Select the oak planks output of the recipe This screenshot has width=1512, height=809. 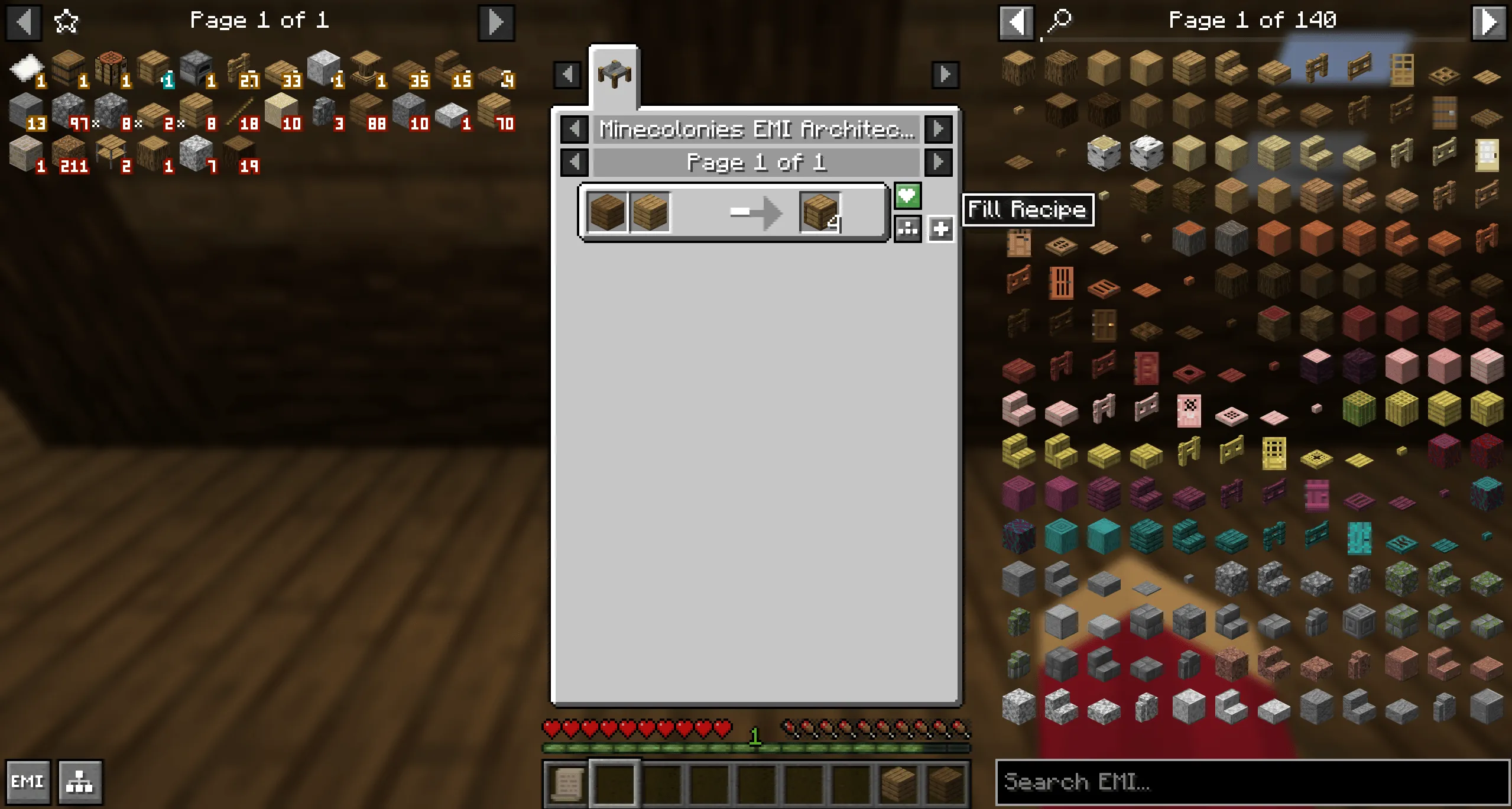point(820,213)
